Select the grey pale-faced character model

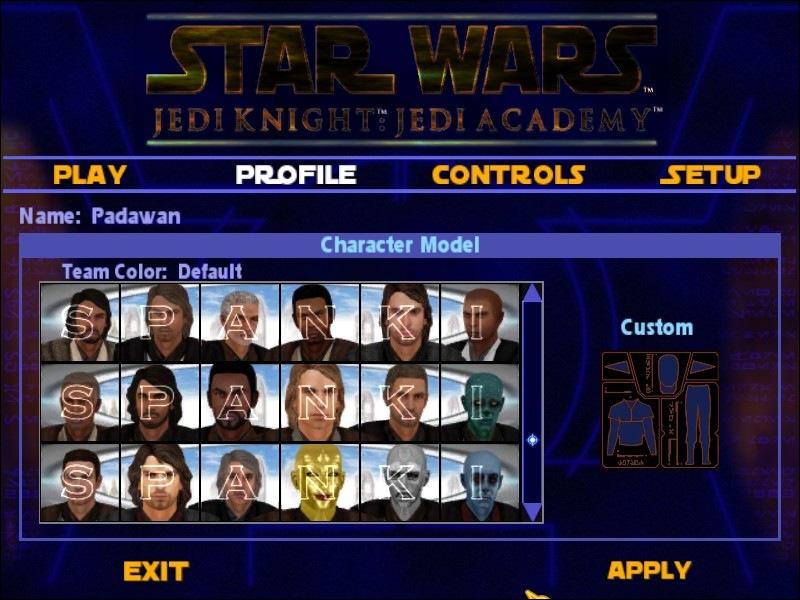click(x=400, y=482)
